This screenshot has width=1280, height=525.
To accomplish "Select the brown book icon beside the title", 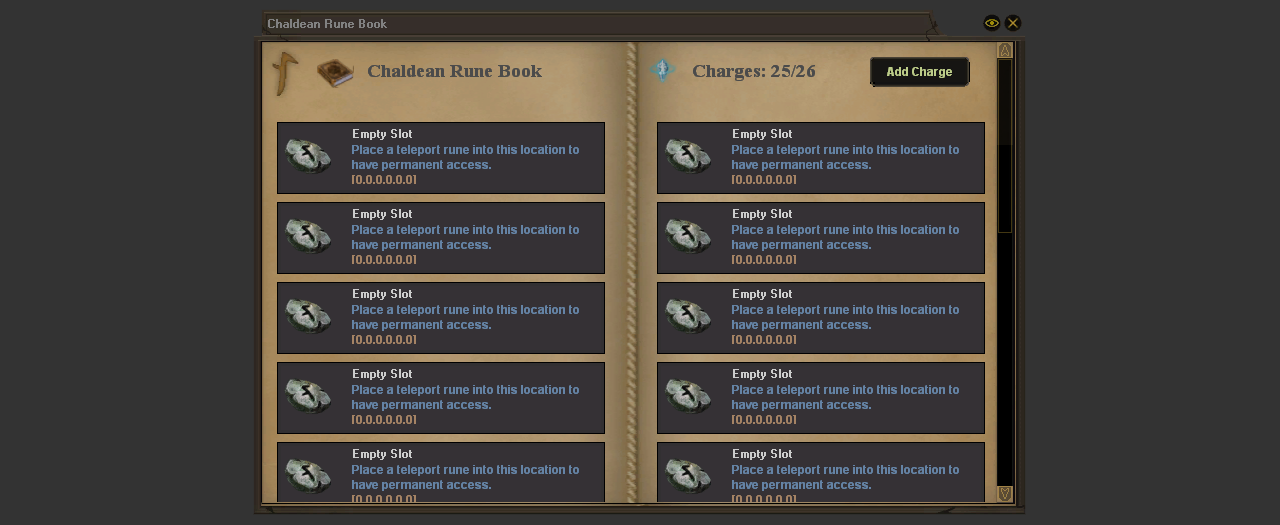I will tap(335, 73).
